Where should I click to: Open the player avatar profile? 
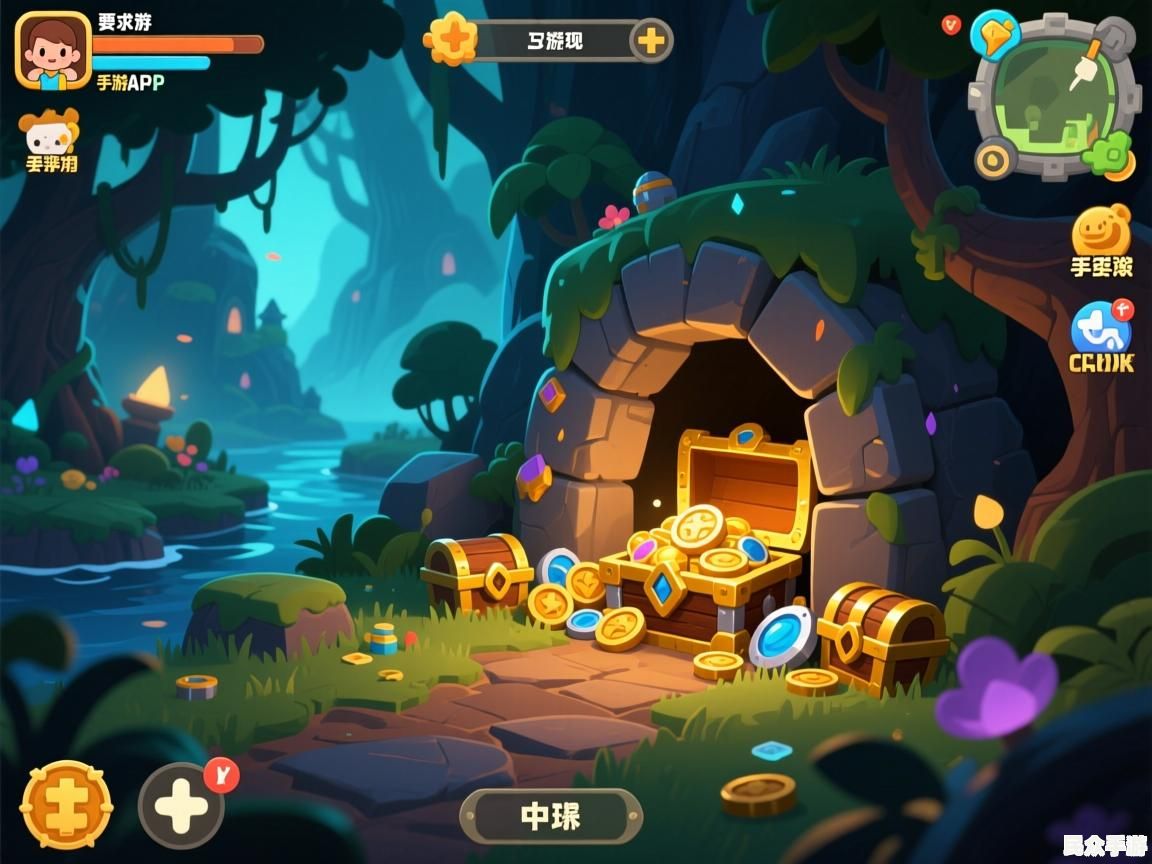click(x=53, y=50)
